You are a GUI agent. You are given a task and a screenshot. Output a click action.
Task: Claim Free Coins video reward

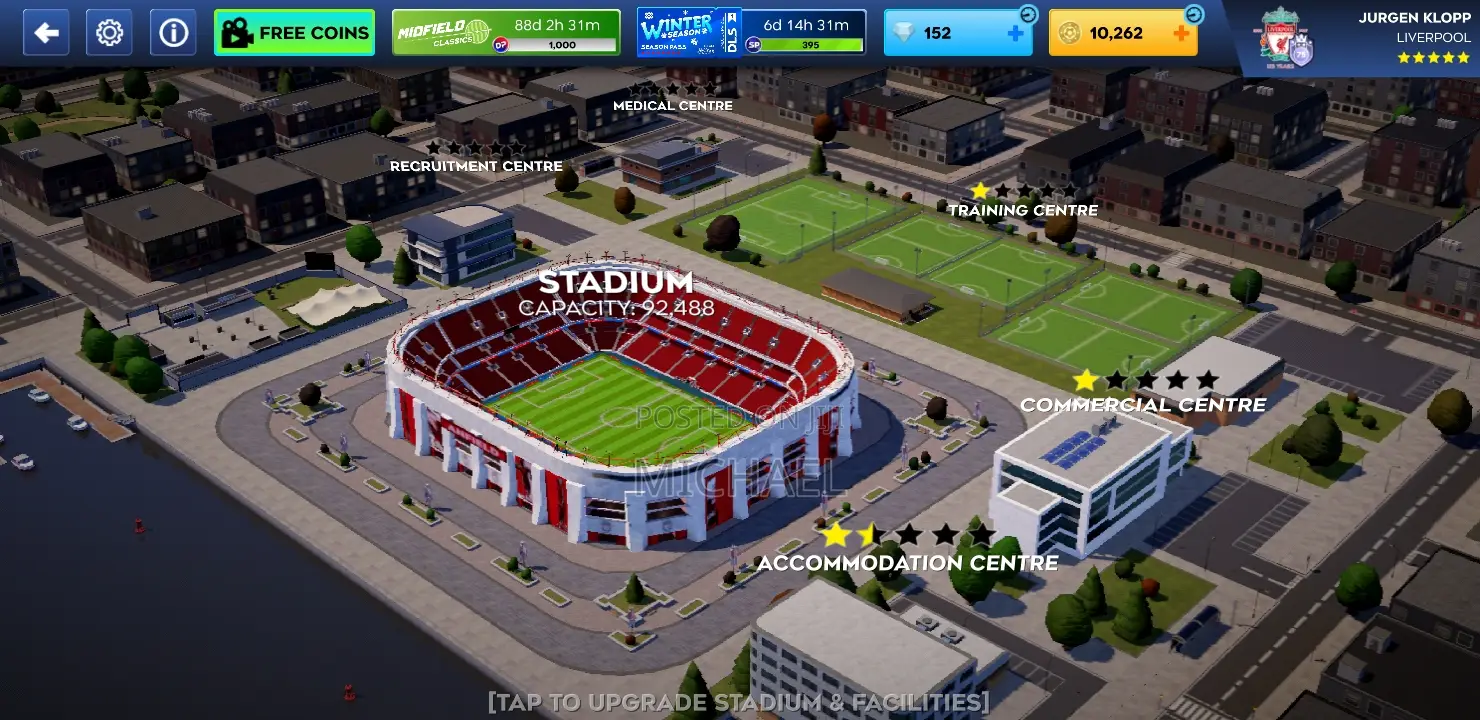(294, 33)
